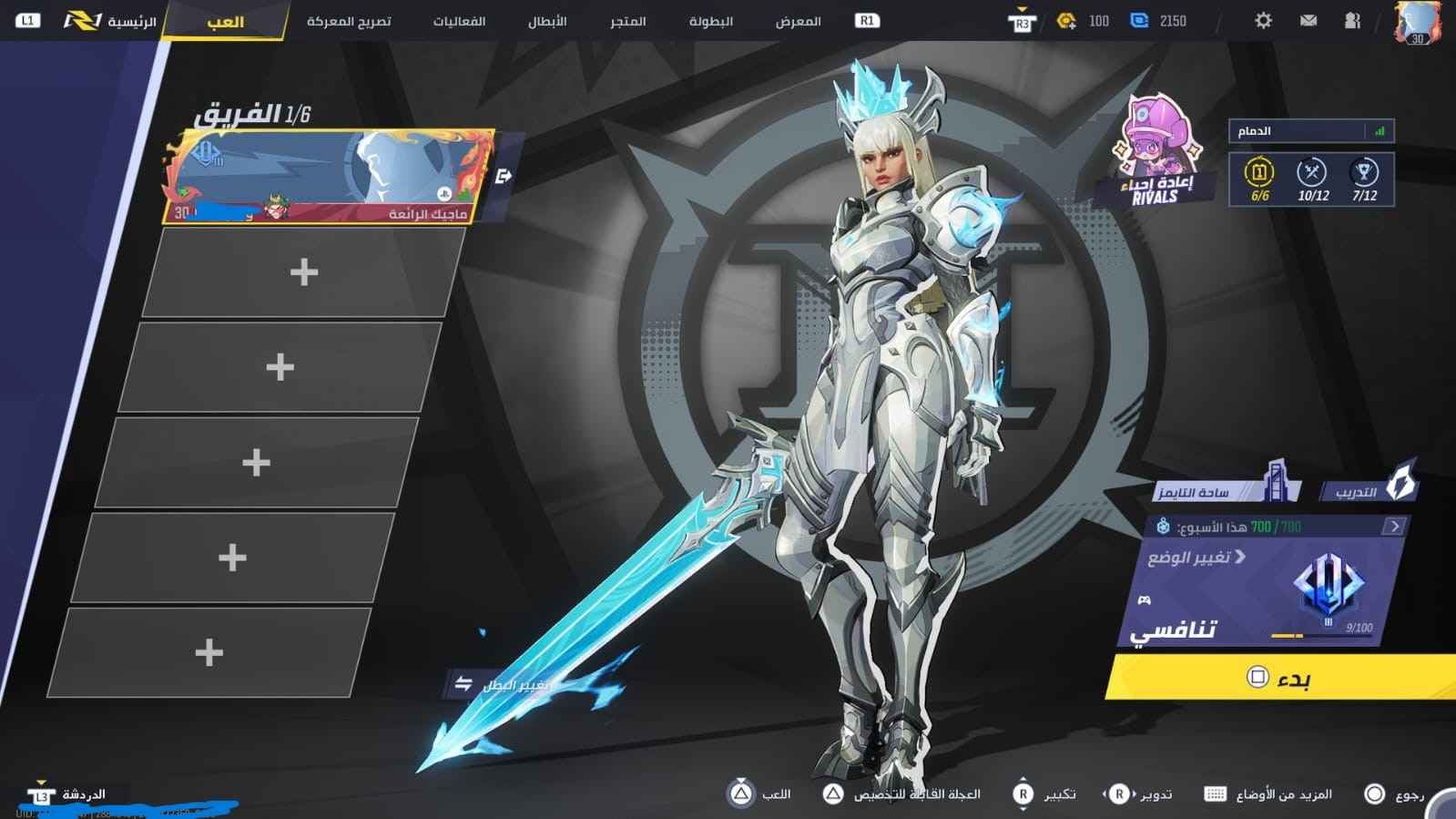The height and width of the screenshot is (819, 1456).
Task: Open the friends list icon
Action: click(1351, 20)
